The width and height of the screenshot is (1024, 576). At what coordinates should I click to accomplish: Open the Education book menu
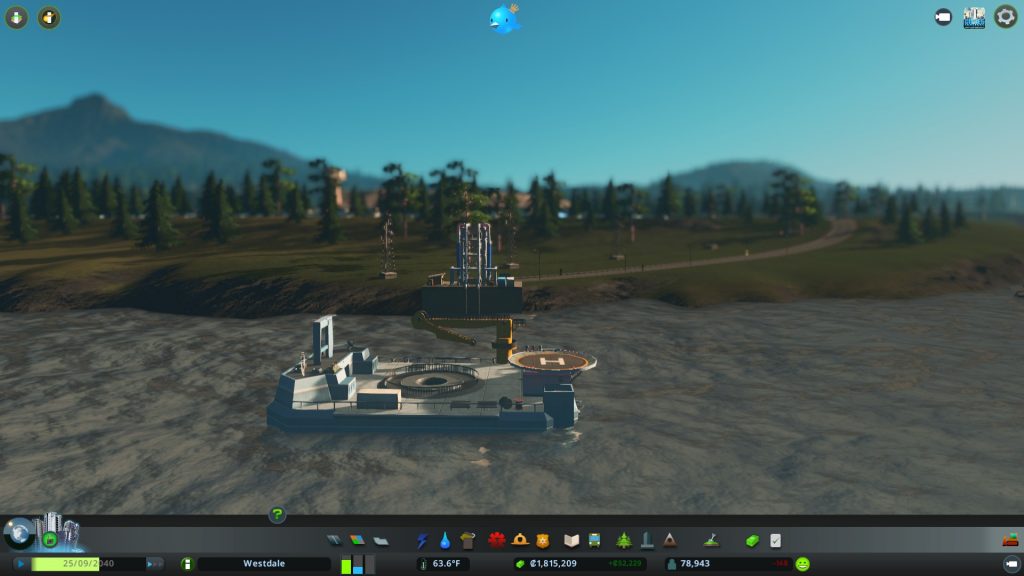pyautogui.click(x=571, y=541)
